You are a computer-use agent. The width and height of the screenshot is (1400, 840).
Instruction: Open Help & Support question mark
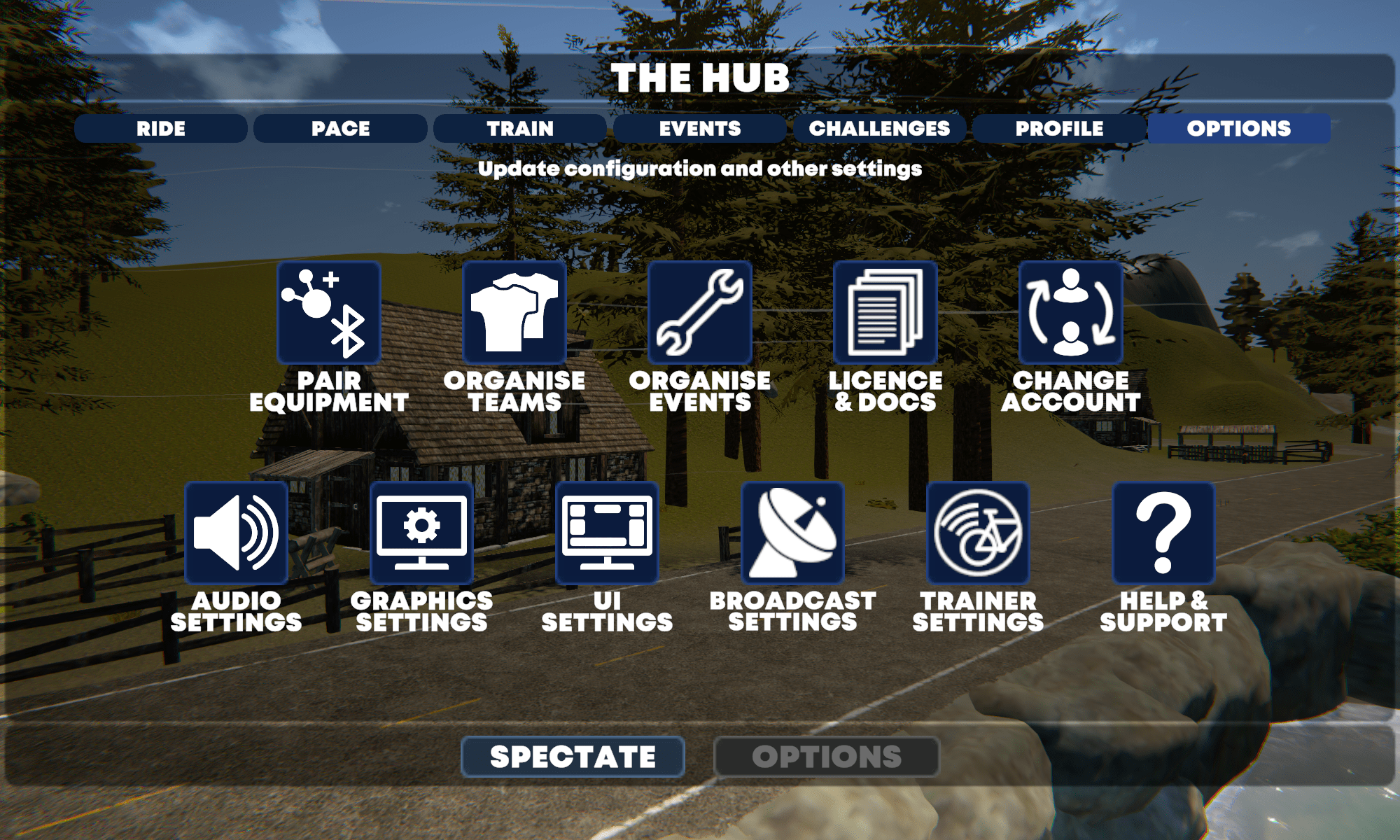[x=1163, y=533]
